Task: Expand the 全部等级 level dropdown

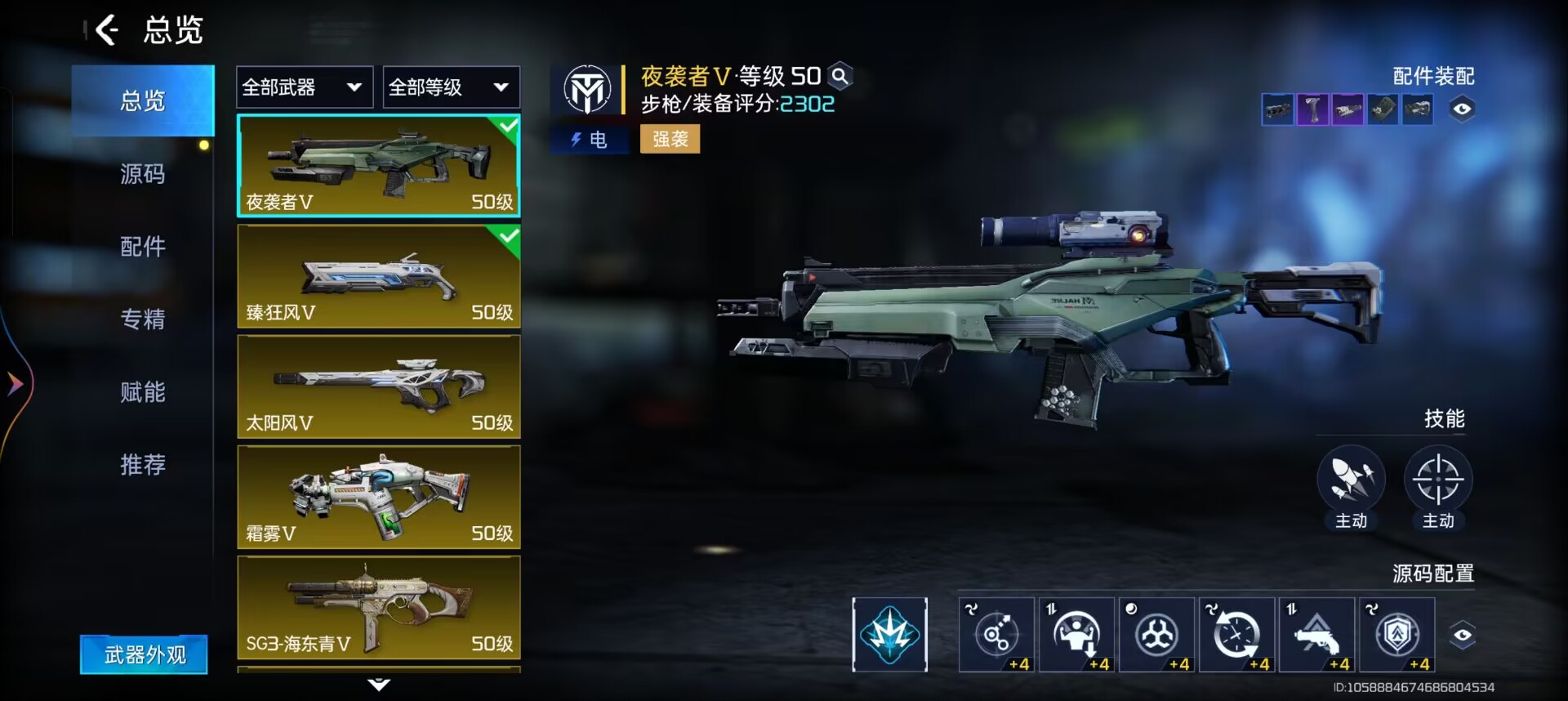Action: pos(451,87)
